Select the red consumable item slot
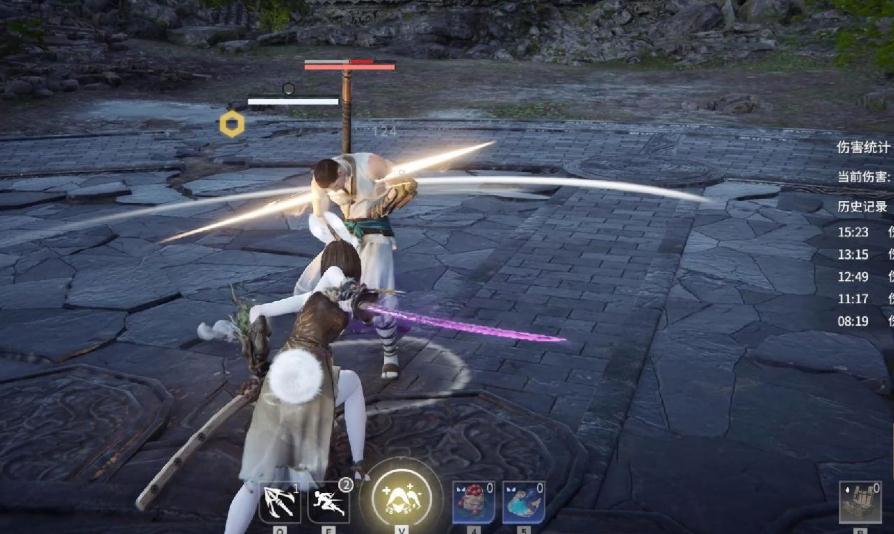The width and height of the screenshot is (894, 534). coord(474,501)
